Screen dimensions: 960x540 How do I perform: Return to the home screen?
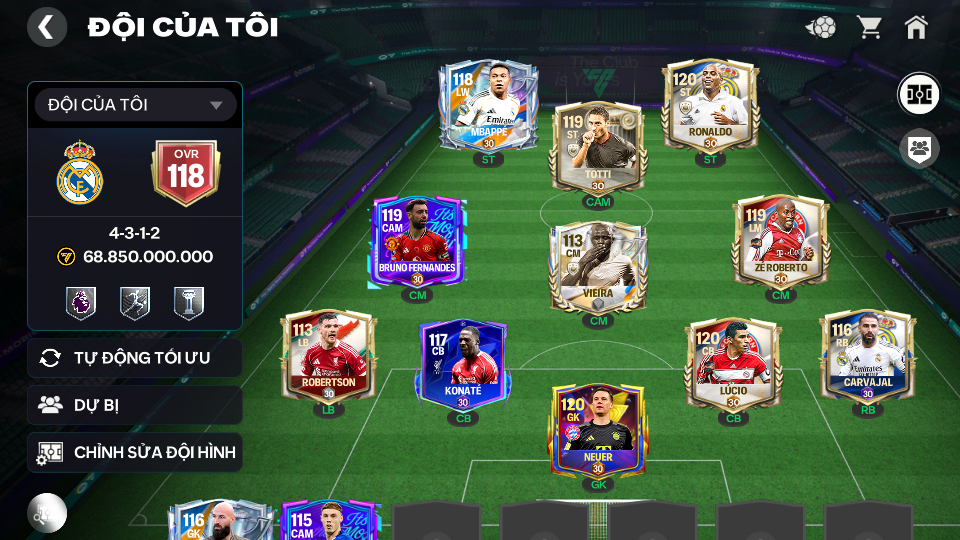pos(916,27)
